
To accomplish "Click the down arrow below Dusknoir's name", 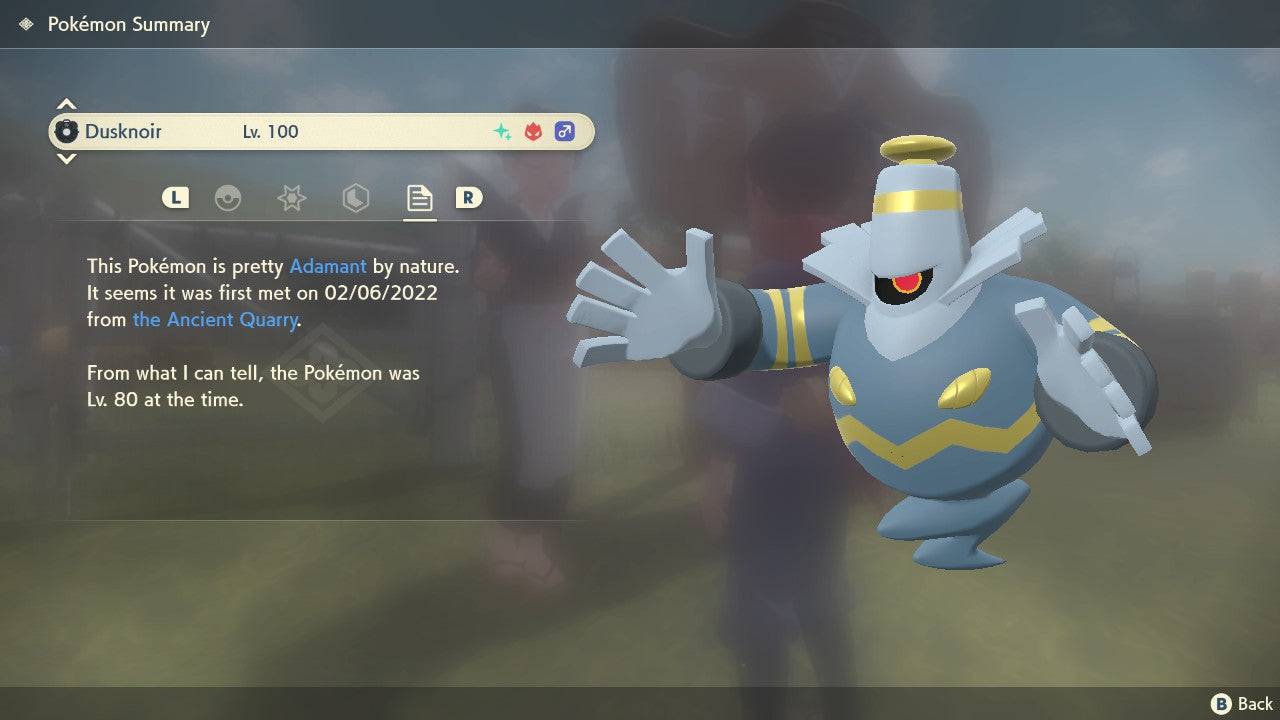I will tap(66, 159).
